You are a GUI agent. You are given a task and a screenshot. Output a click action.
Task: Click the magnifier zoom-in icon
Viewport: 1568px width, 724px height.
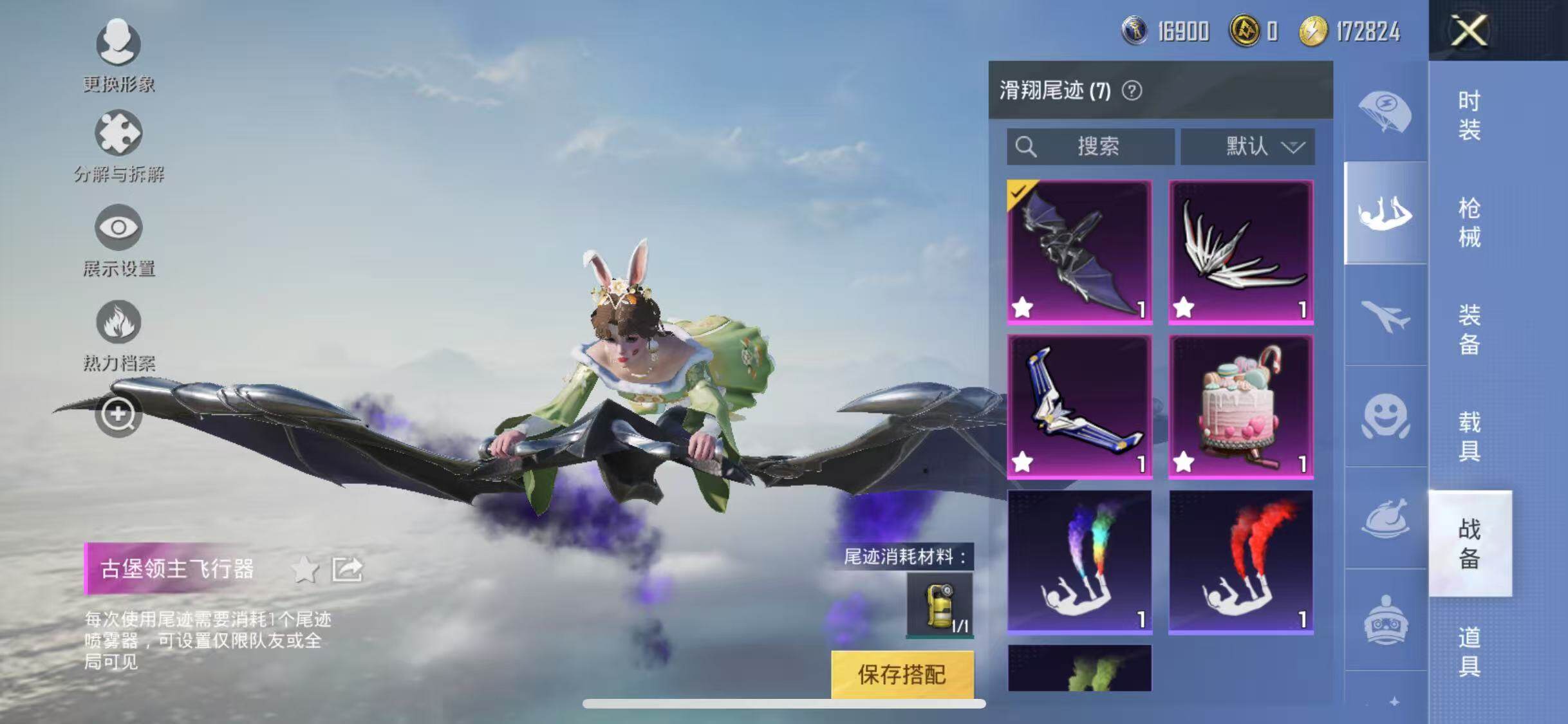pos(118,415)
